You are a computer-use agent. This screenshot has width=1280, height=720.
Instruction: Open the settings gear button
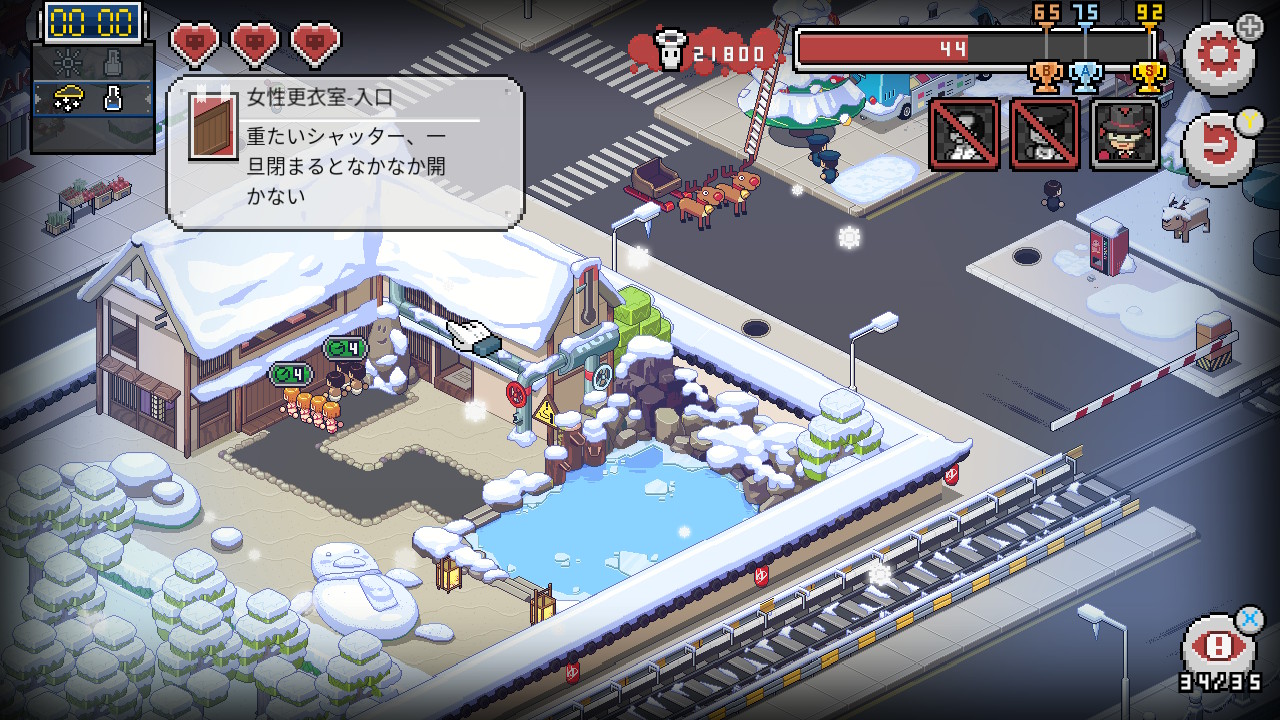(x=1217, y=55)
